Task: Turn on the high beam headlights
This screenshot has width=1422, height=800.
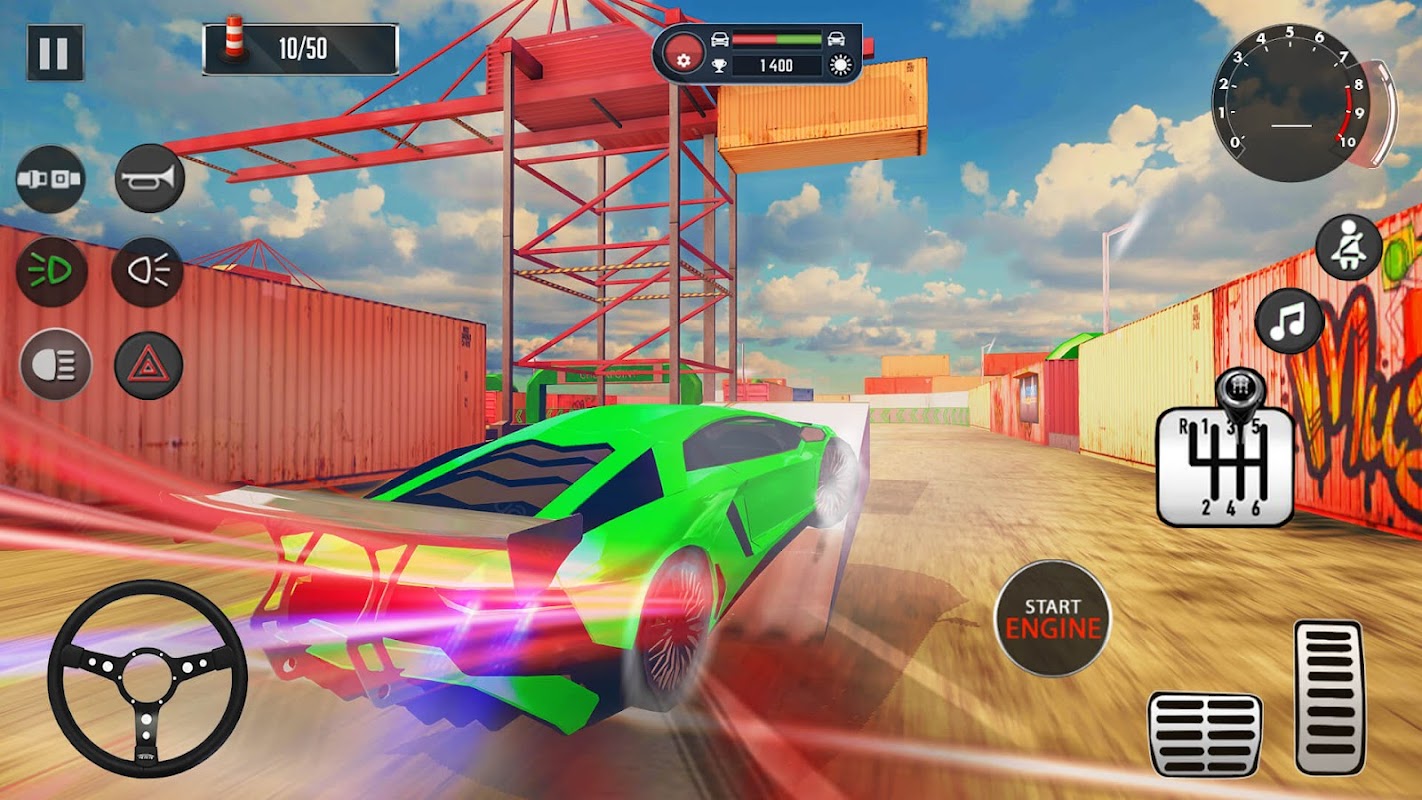Action: coord(55,364)
